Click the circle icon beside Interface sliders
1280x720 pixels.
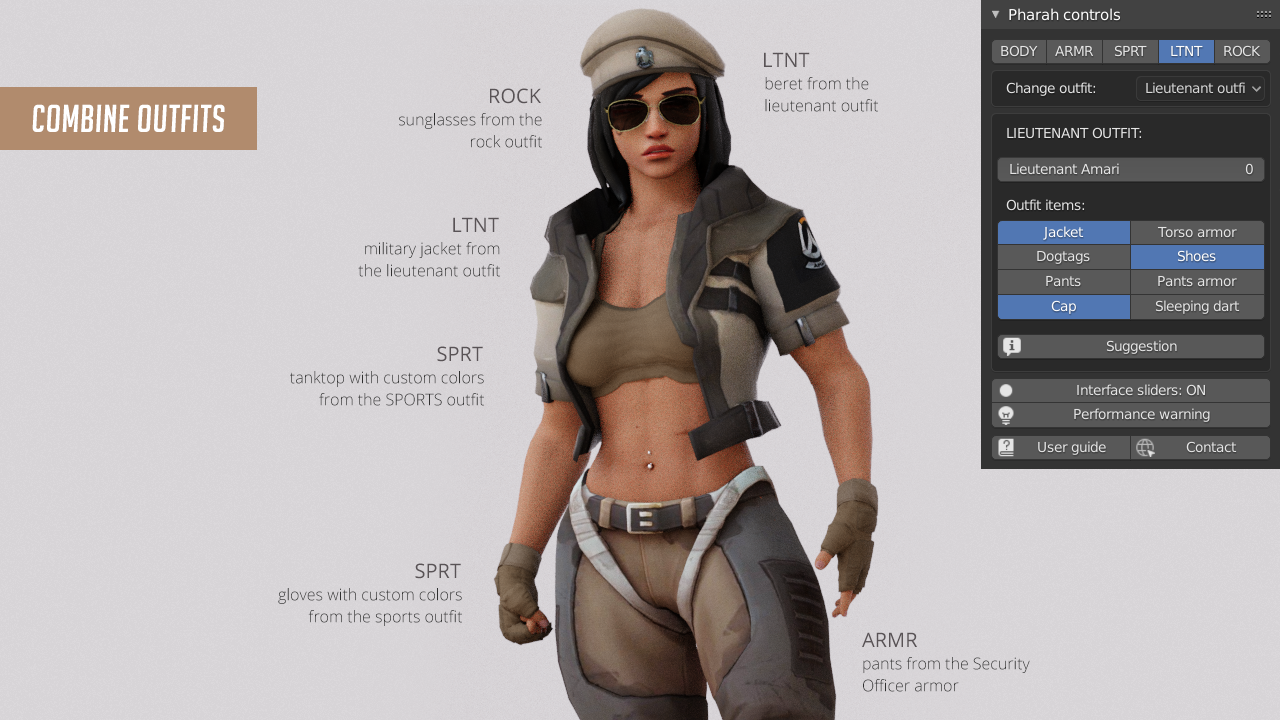1005,390
